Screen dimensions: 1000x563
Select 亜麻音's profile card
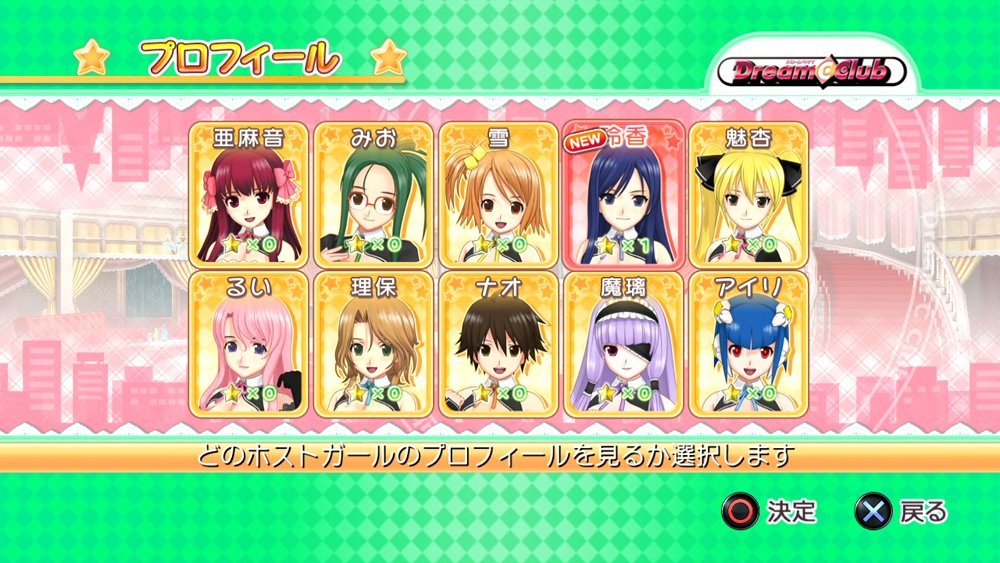(x=248, y=195)
